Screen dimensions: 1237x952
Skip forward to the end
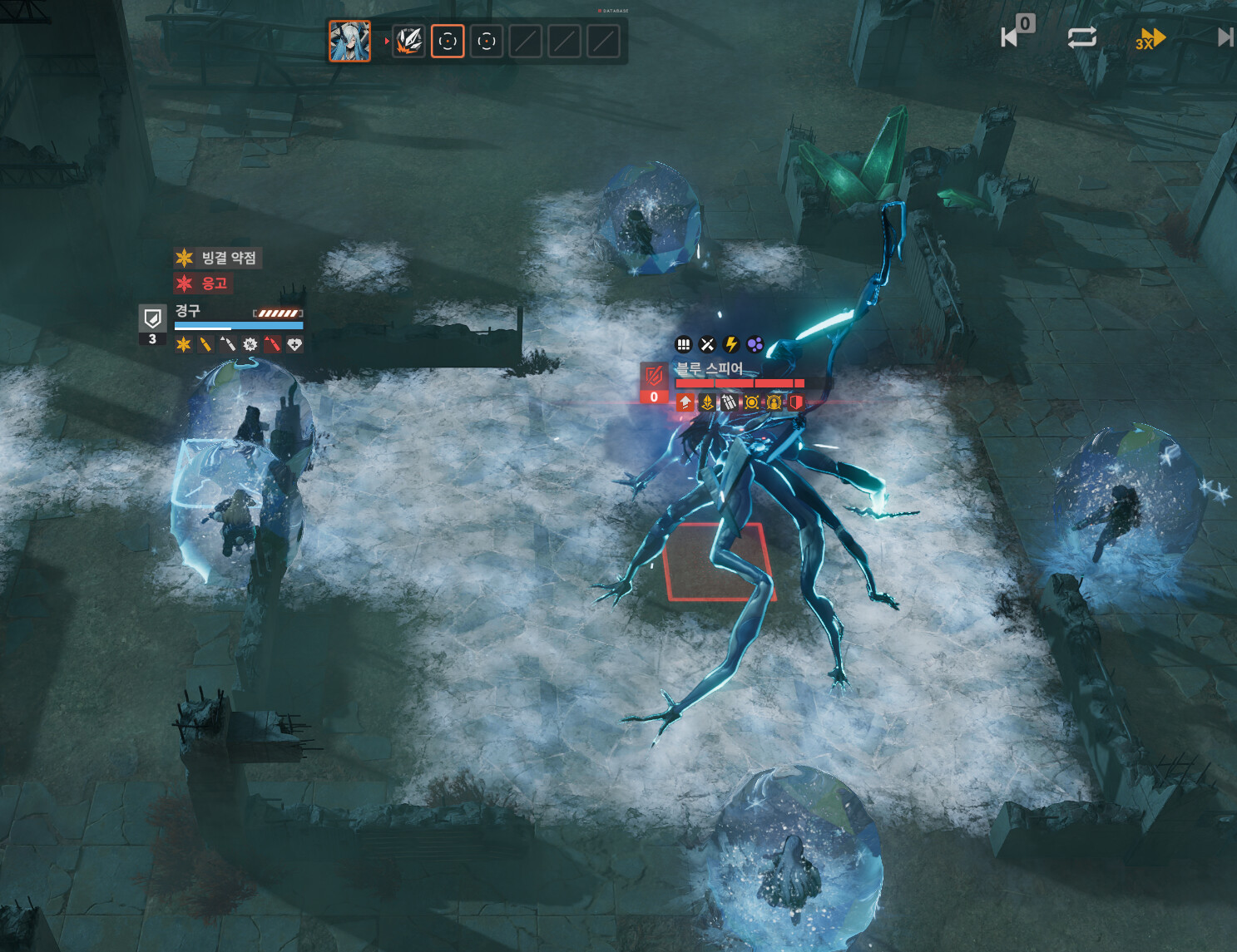(1225, 37)
